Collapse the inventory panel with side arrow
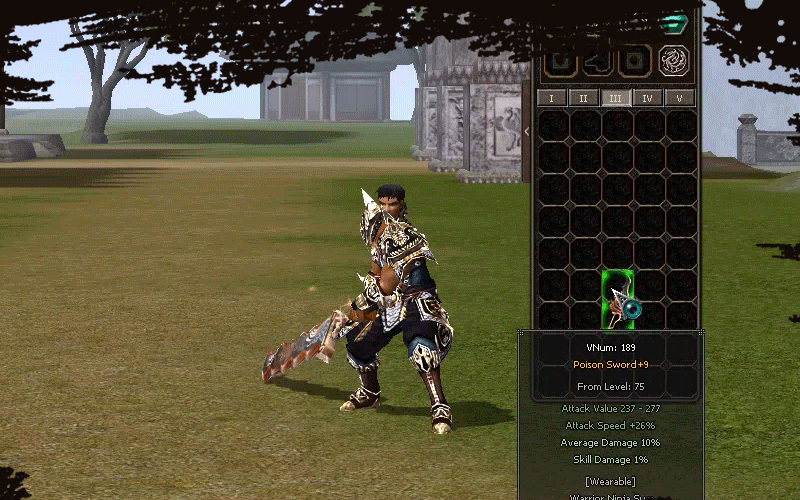Image resolution: width=800 pixels, height=500 pixels. click(527, 131)
